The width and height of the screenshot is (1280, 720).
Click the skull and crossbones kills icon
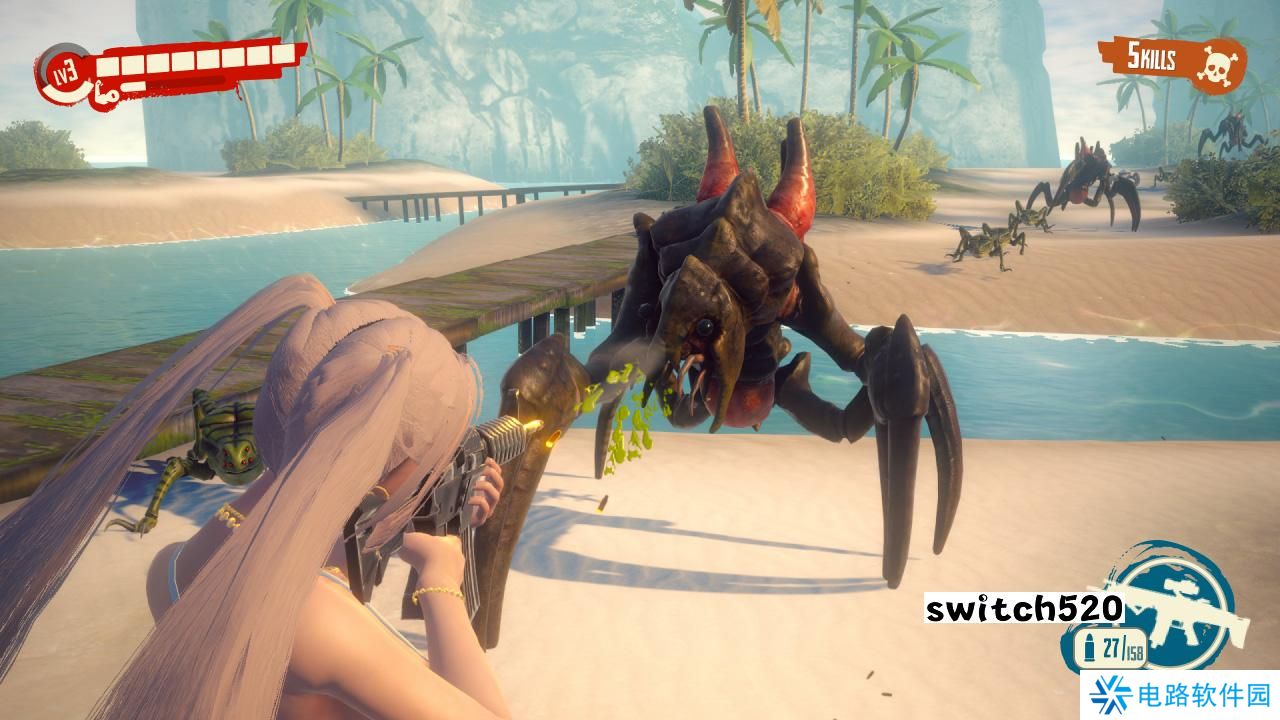pyautogui.click(x=1217, y=66)
